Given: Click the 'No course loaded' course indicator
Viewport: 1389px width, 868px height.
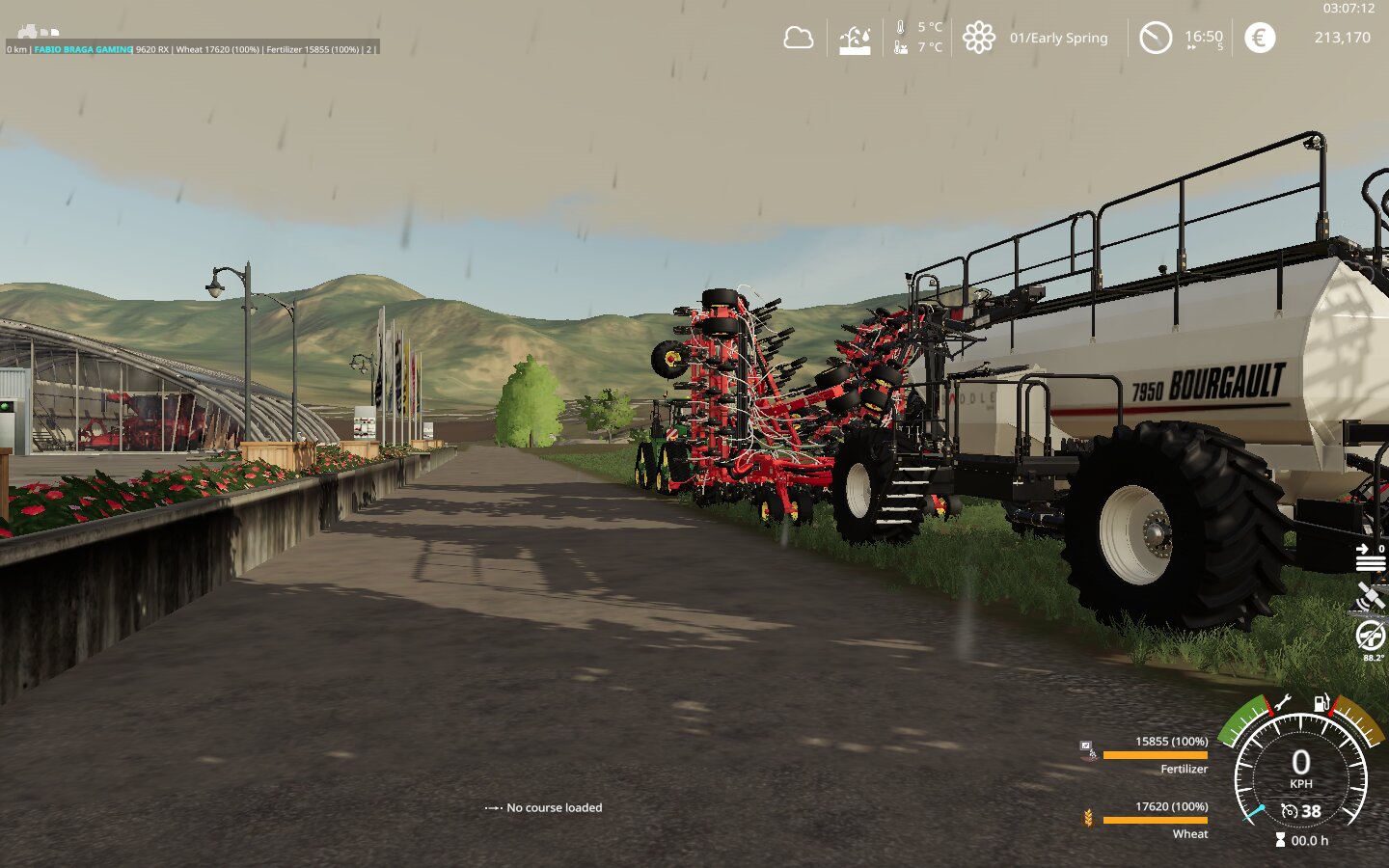Looking at the screenshot, I should pyautogui.click(x=544, y=807).
